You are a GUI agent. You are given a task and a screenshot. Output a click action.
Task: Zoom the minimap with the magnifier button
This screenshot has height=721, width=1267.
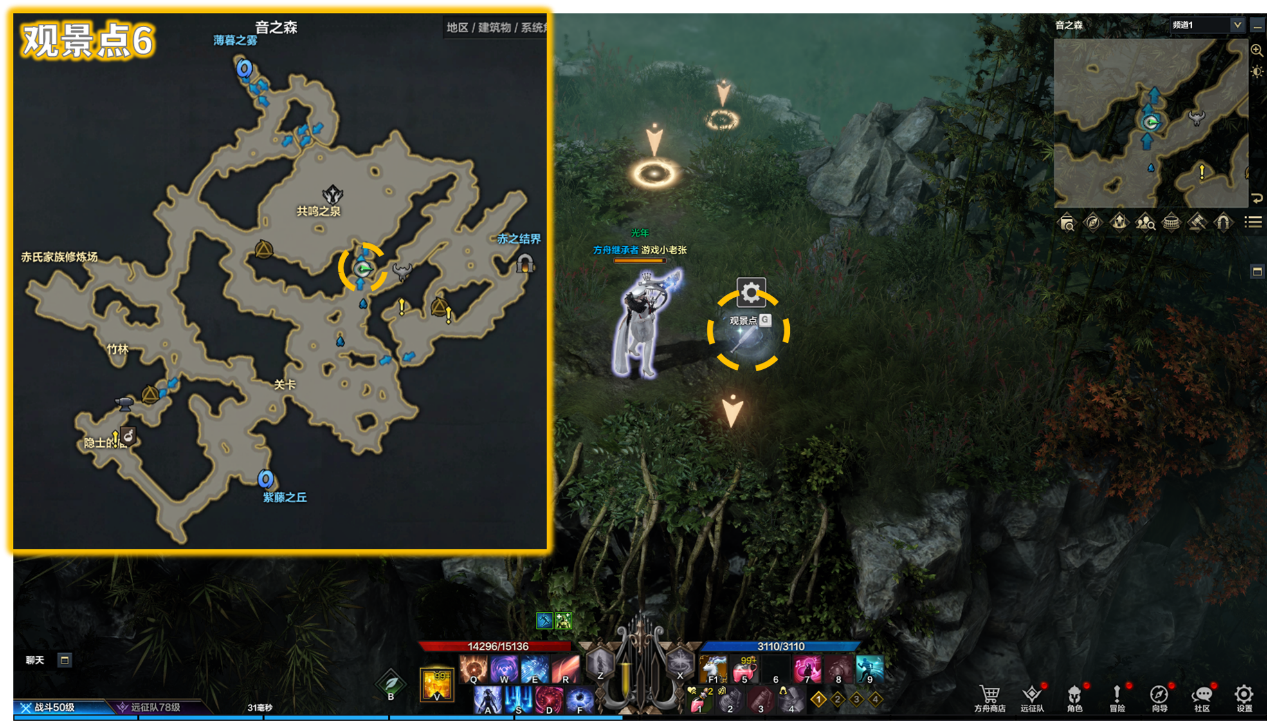pyautogui.click(x=1257, y=50)
